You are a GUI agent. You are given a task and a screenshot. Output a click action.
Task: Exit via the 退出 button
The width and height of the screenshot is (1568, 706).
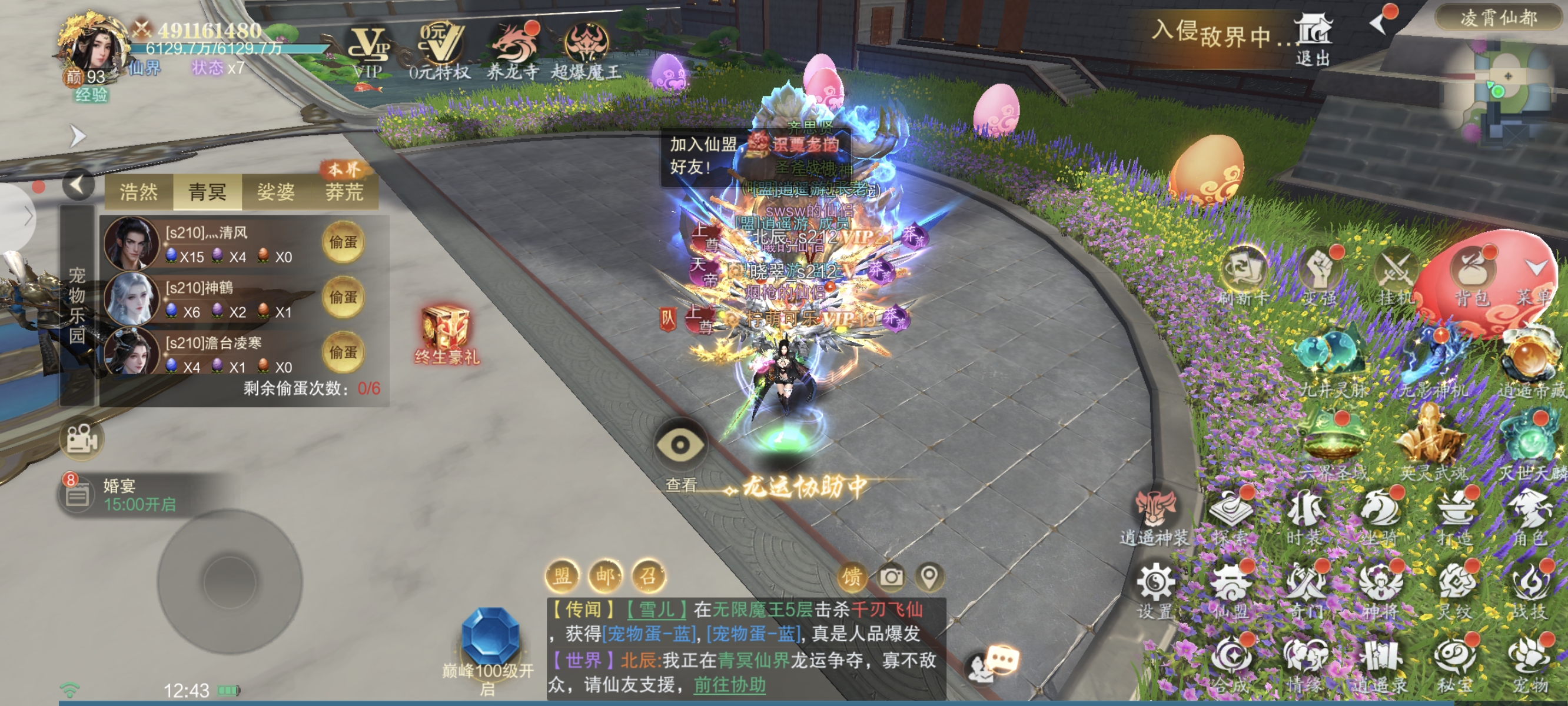click(x=1313, y=40)
